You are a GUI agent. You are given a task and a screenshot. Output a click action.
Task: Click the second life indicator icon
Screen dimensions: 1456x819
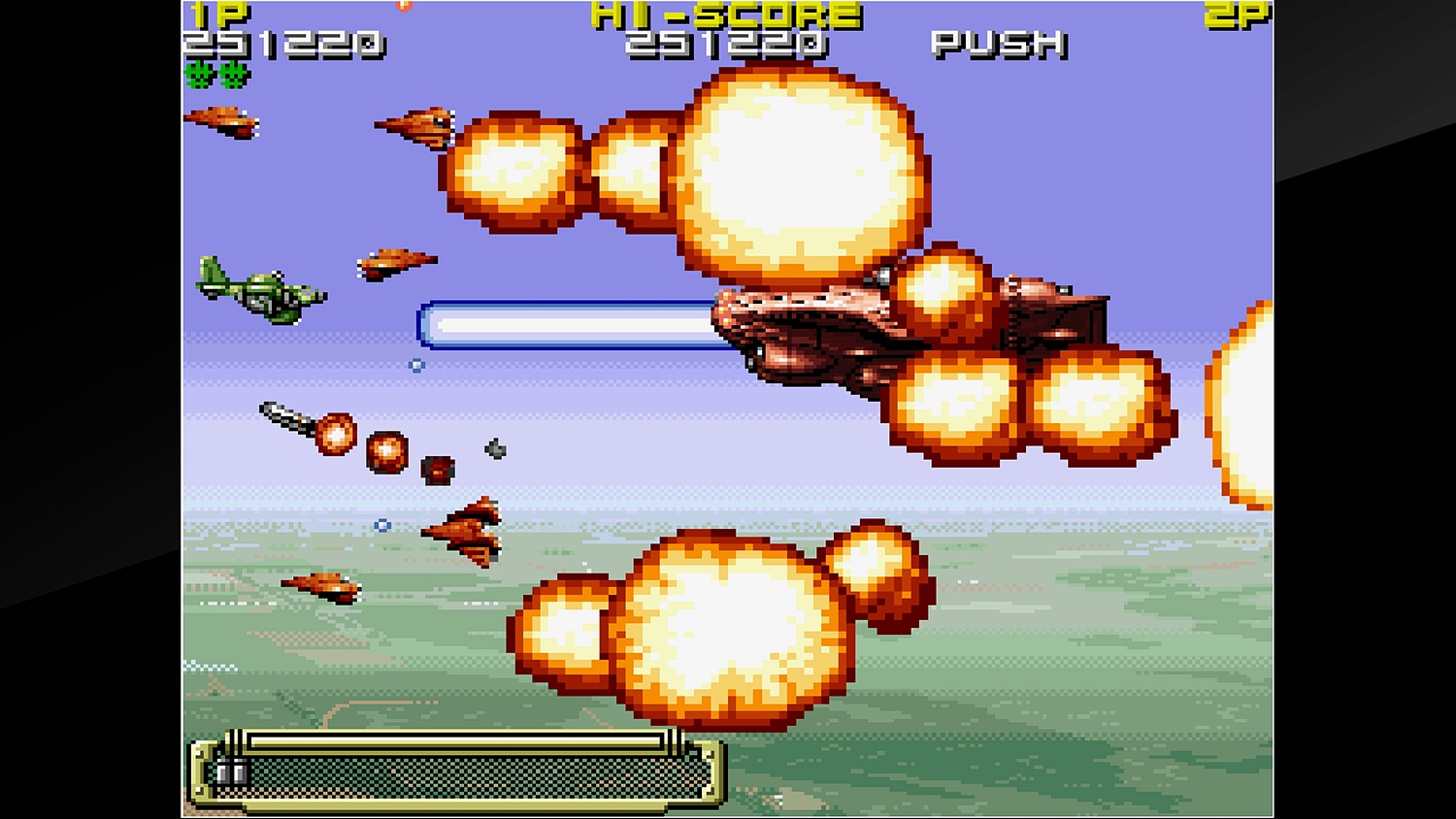pos(230,73)
